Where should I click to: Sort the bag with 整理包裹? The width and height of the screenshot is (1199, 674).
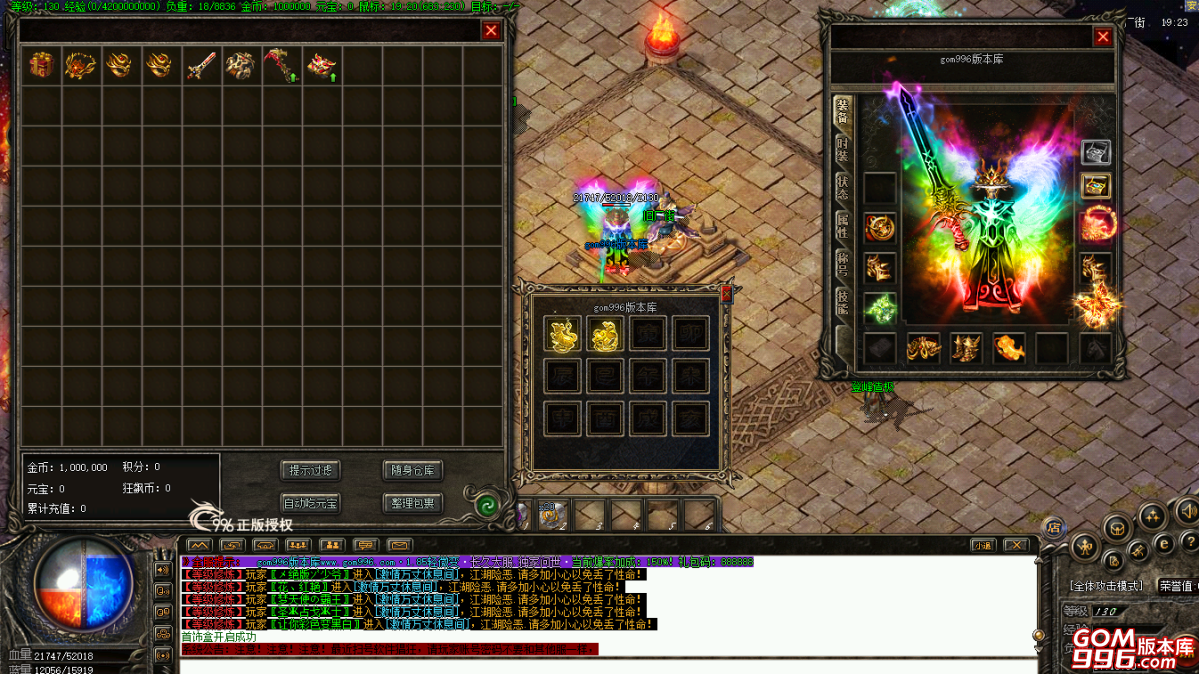point(411,503)
